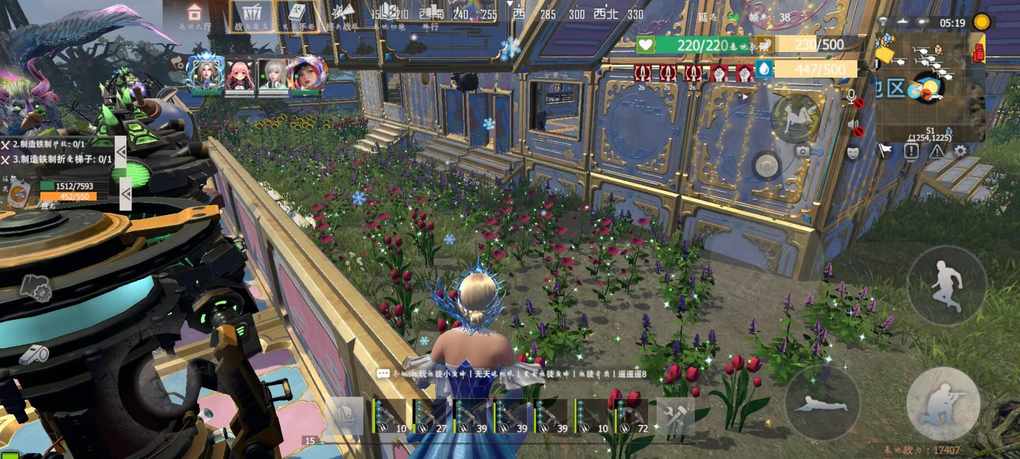Tap the jump action button
Screen dimensions: 1020x459
click(946, 284)
